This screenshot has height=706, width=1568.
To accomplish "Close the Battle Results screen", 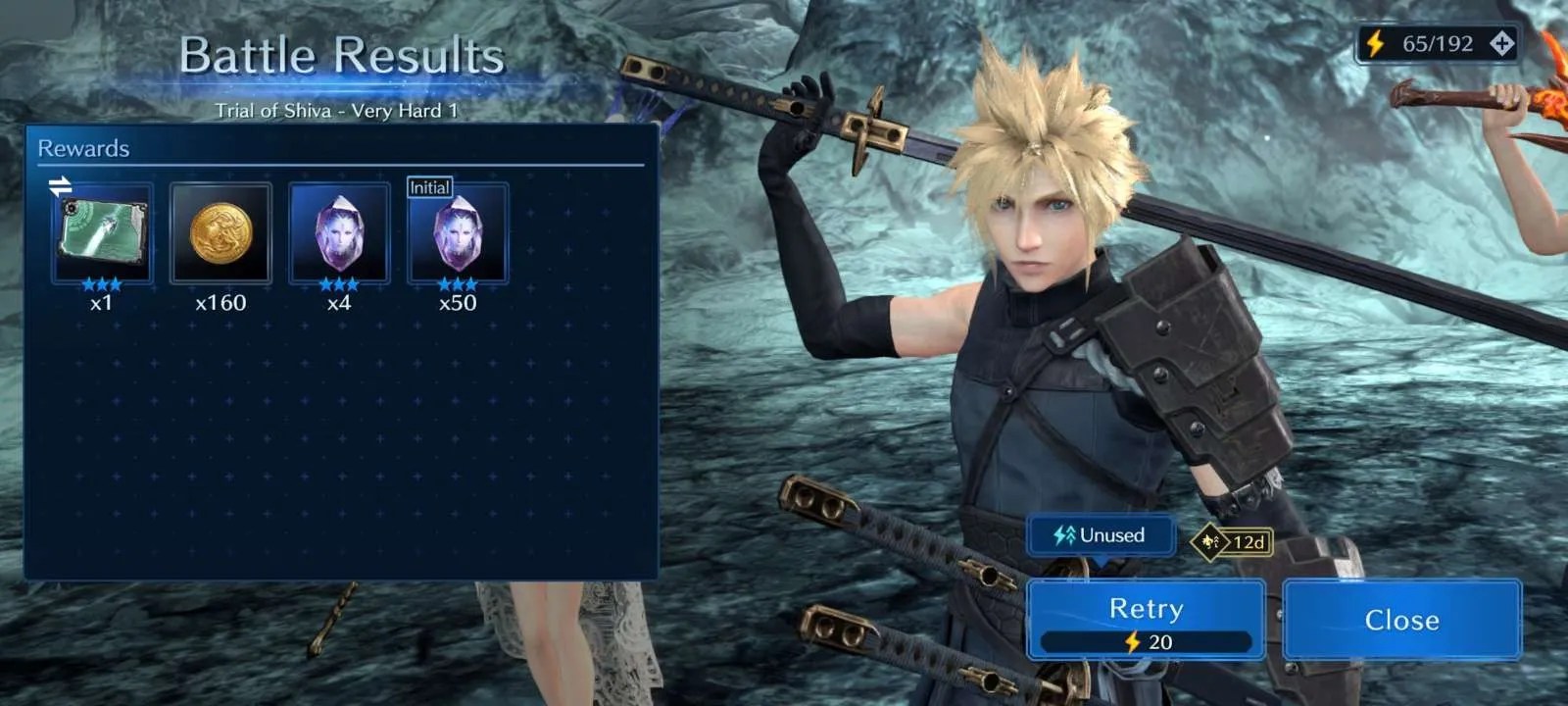I will coord(1401,620).
